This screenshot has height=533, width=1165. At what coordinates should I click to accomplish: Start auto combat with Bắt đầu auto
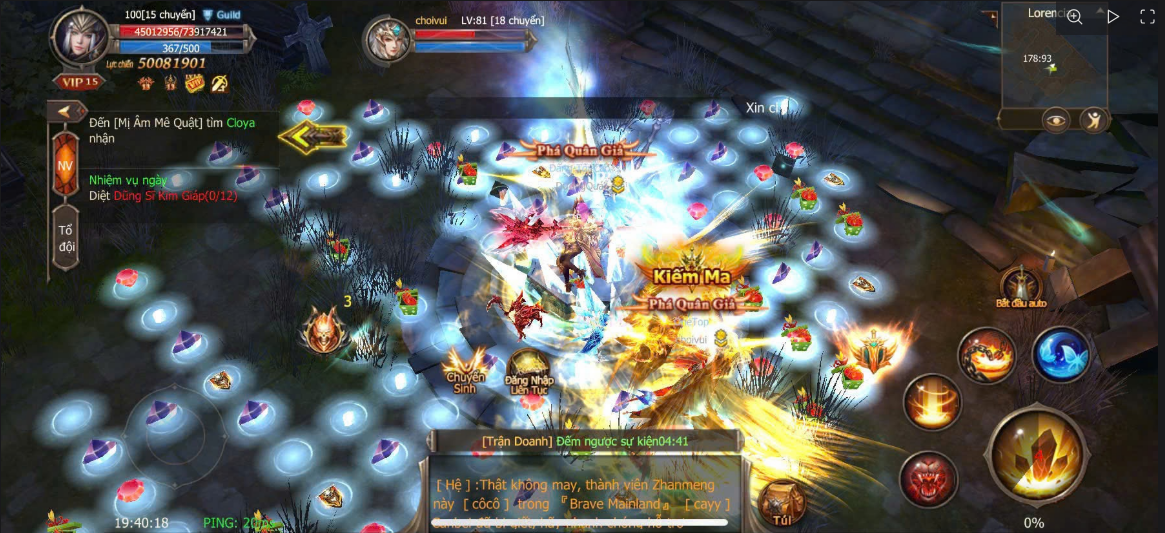coord(1020,286)
